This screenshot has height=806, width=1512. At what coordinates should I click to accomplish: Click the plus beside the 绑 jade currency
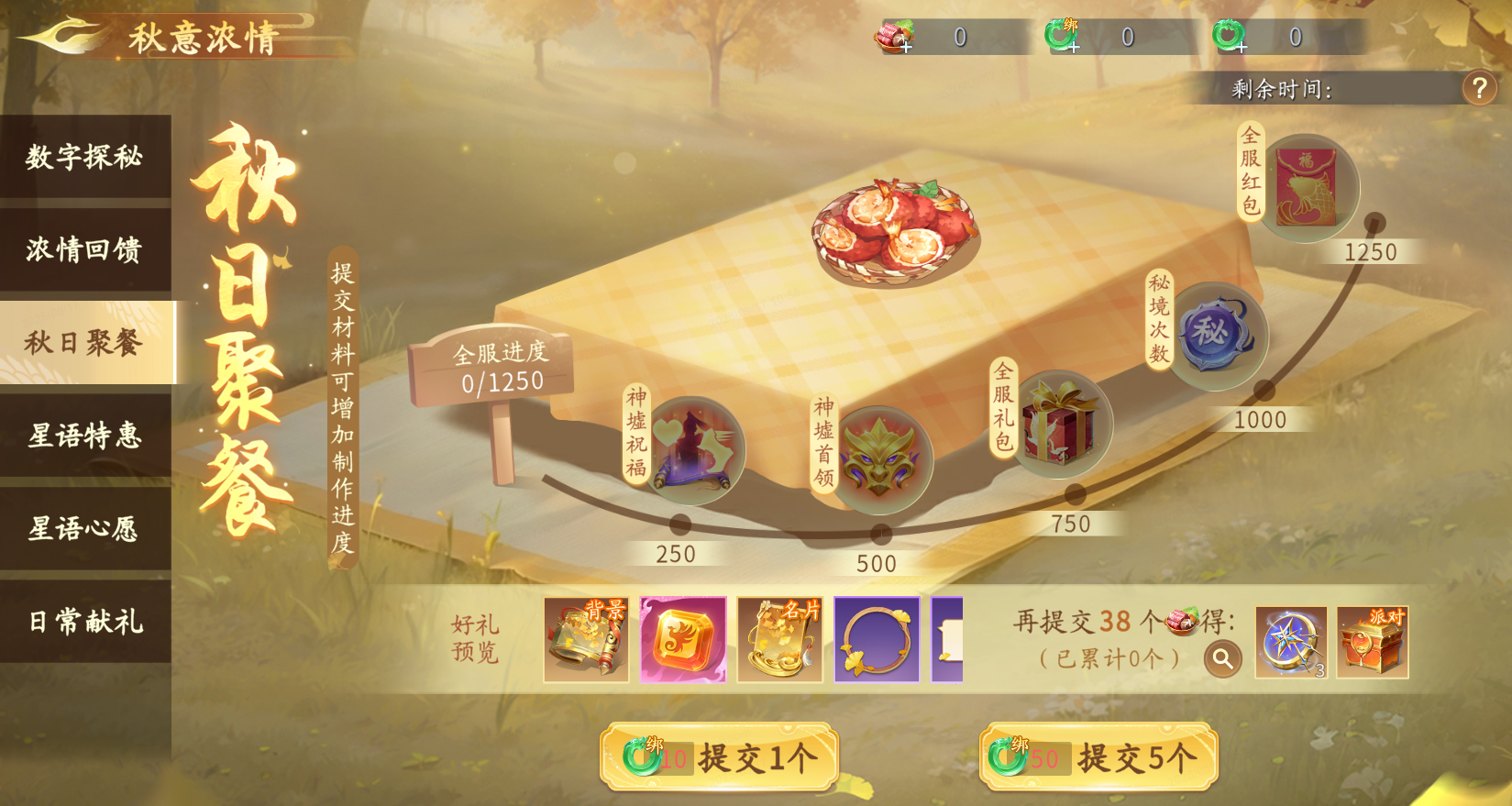[1075, 48]
